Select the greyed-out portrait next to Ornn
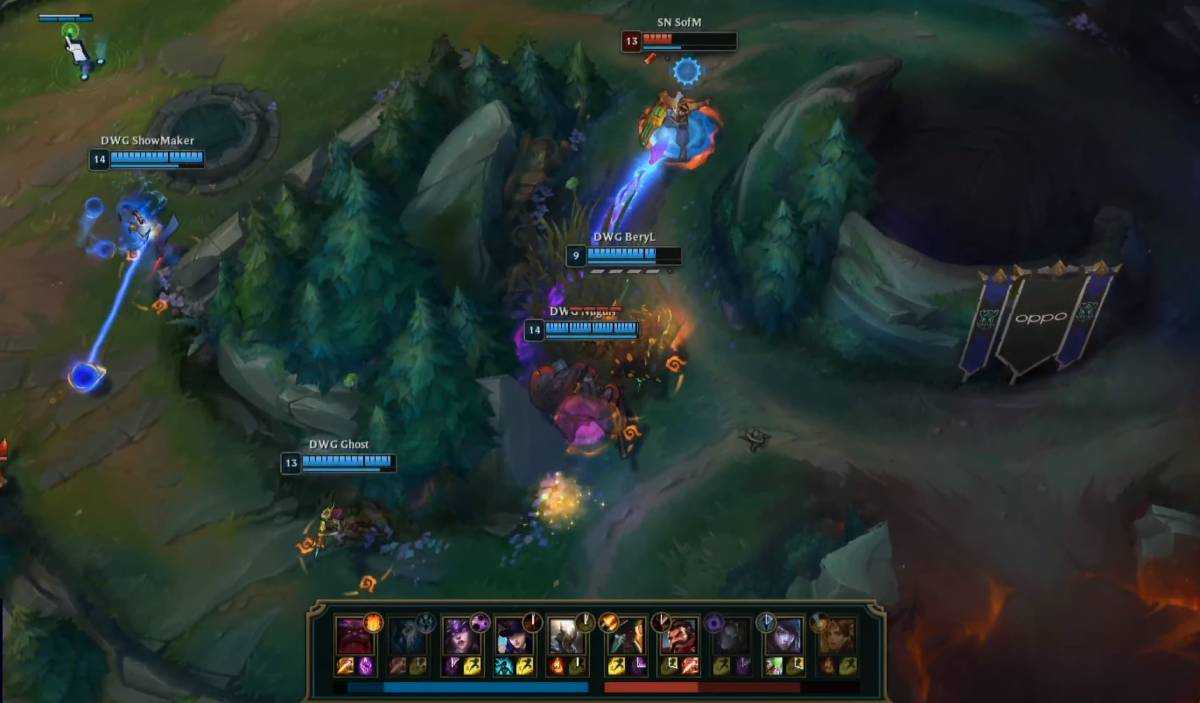Viewport: 1200px width, 703px height. pyautogui.click(x=406, y=635)
